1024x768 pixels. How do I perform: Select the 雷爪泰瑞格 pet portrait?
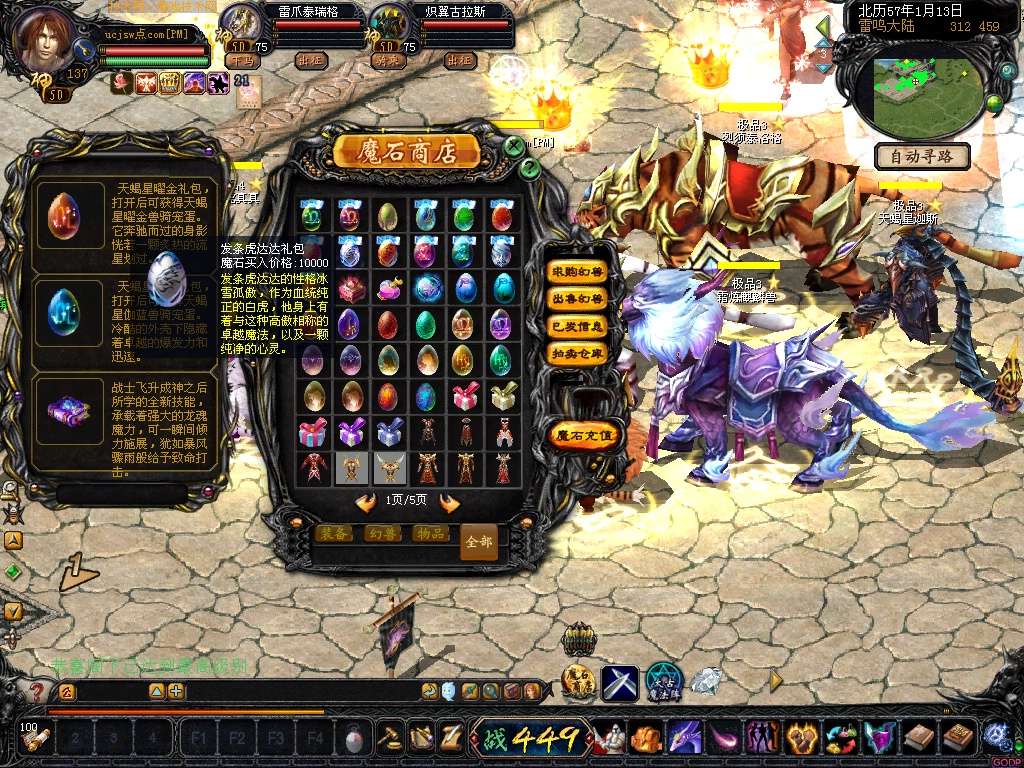(x=240, y=22)
